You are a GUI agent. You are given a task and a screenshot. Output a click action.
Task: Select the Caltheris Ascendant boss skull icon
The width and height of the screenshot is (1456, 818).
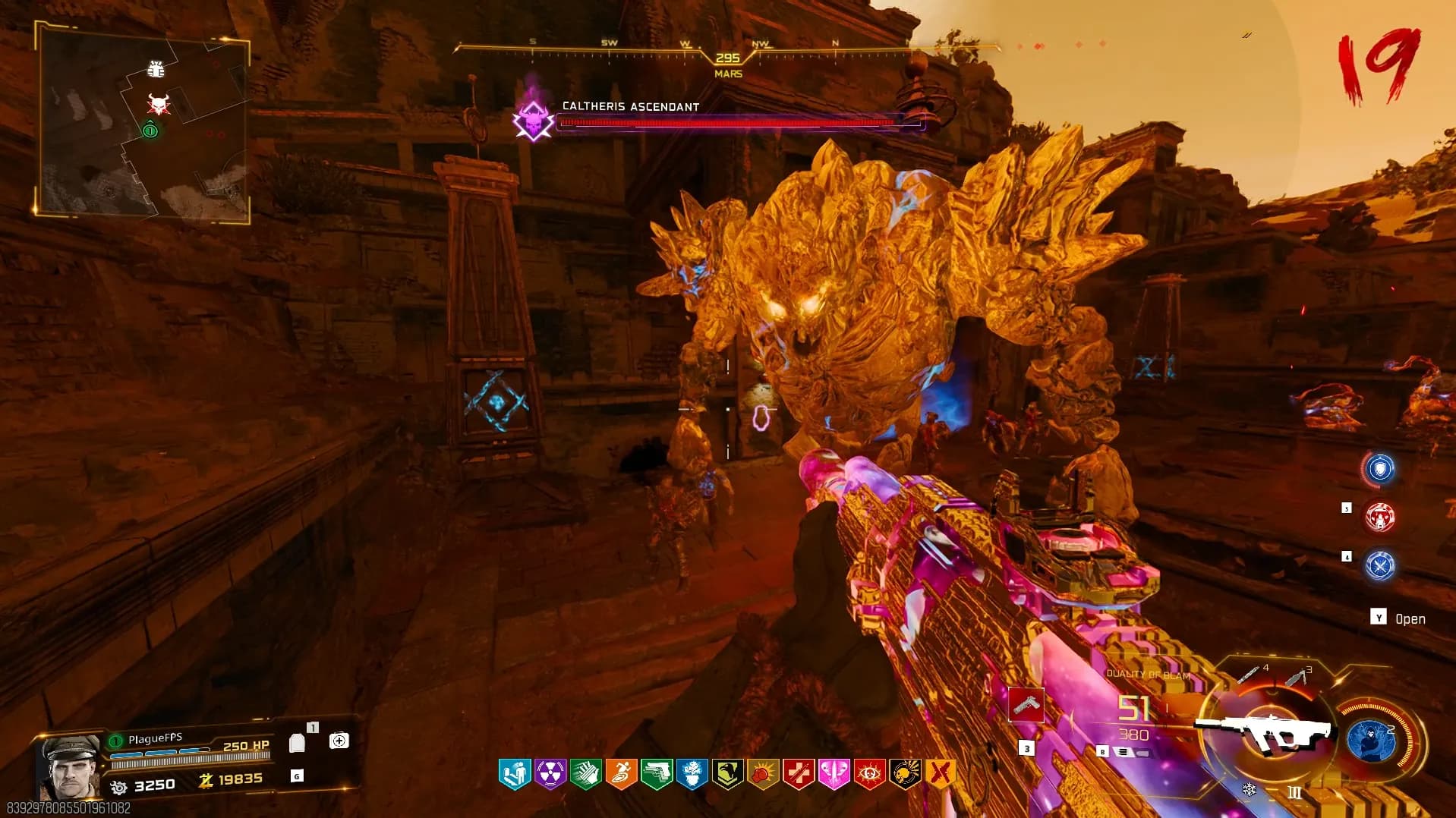click(x=534, y=121)
